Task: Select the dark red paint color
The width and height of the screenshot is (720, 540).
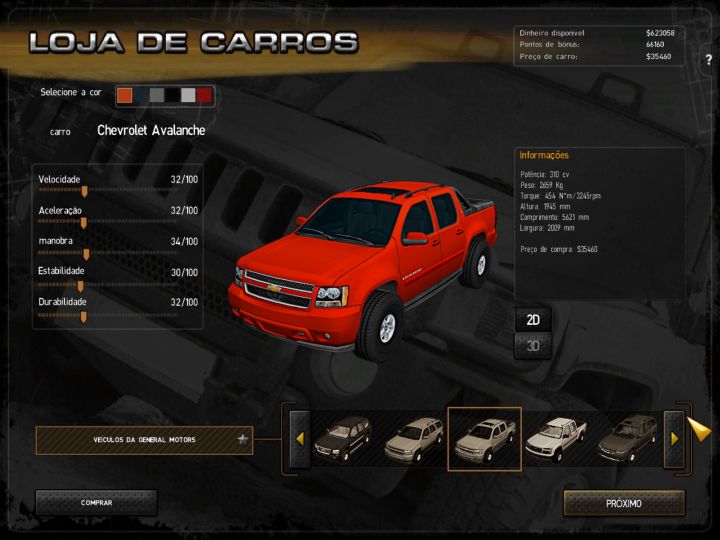Action: [204, 95]
